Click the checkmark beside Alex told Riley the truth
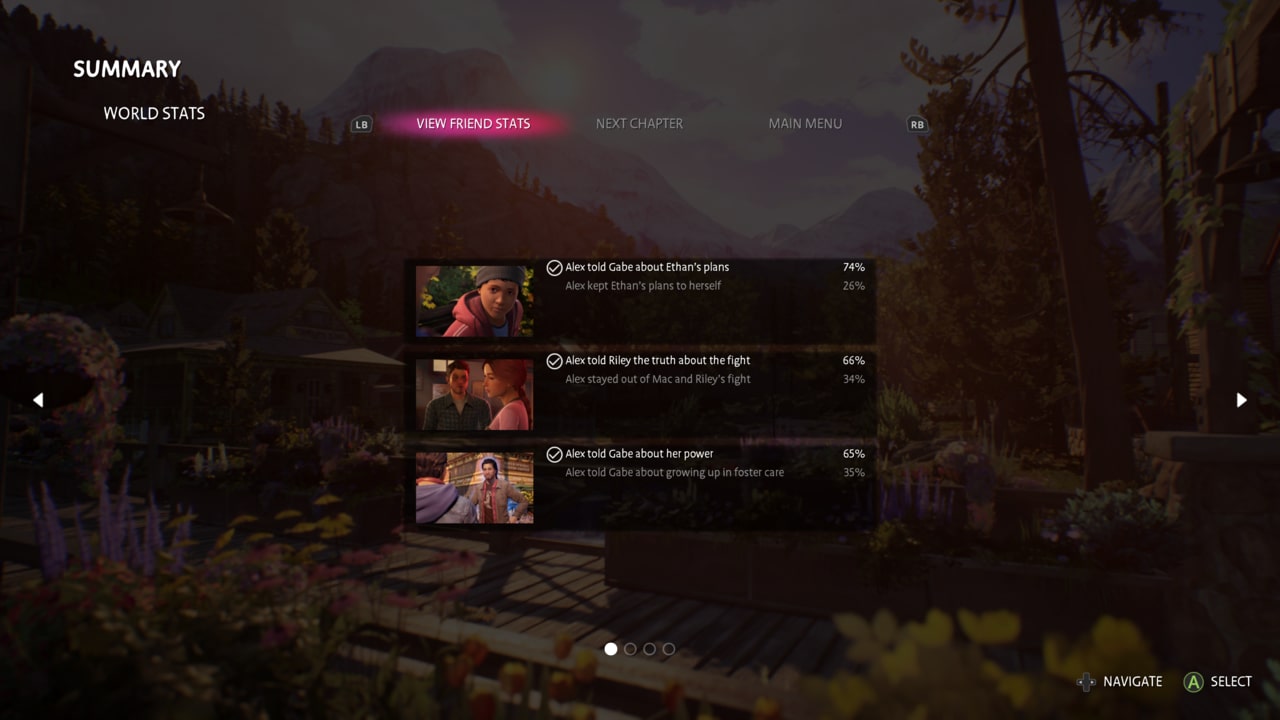 (x=554, y=360)
